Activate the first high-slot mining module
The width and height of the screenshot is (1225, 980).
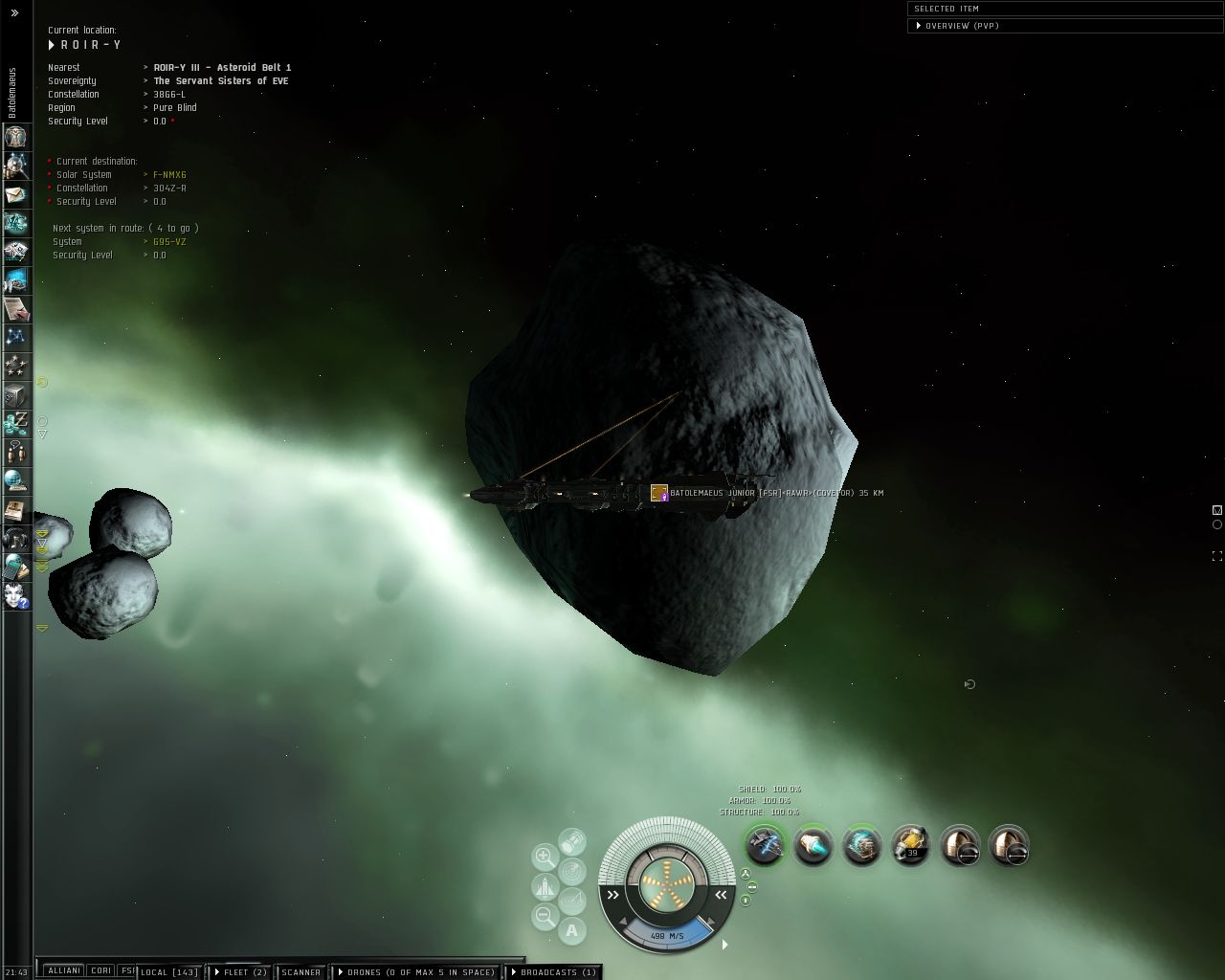(765, 846)
